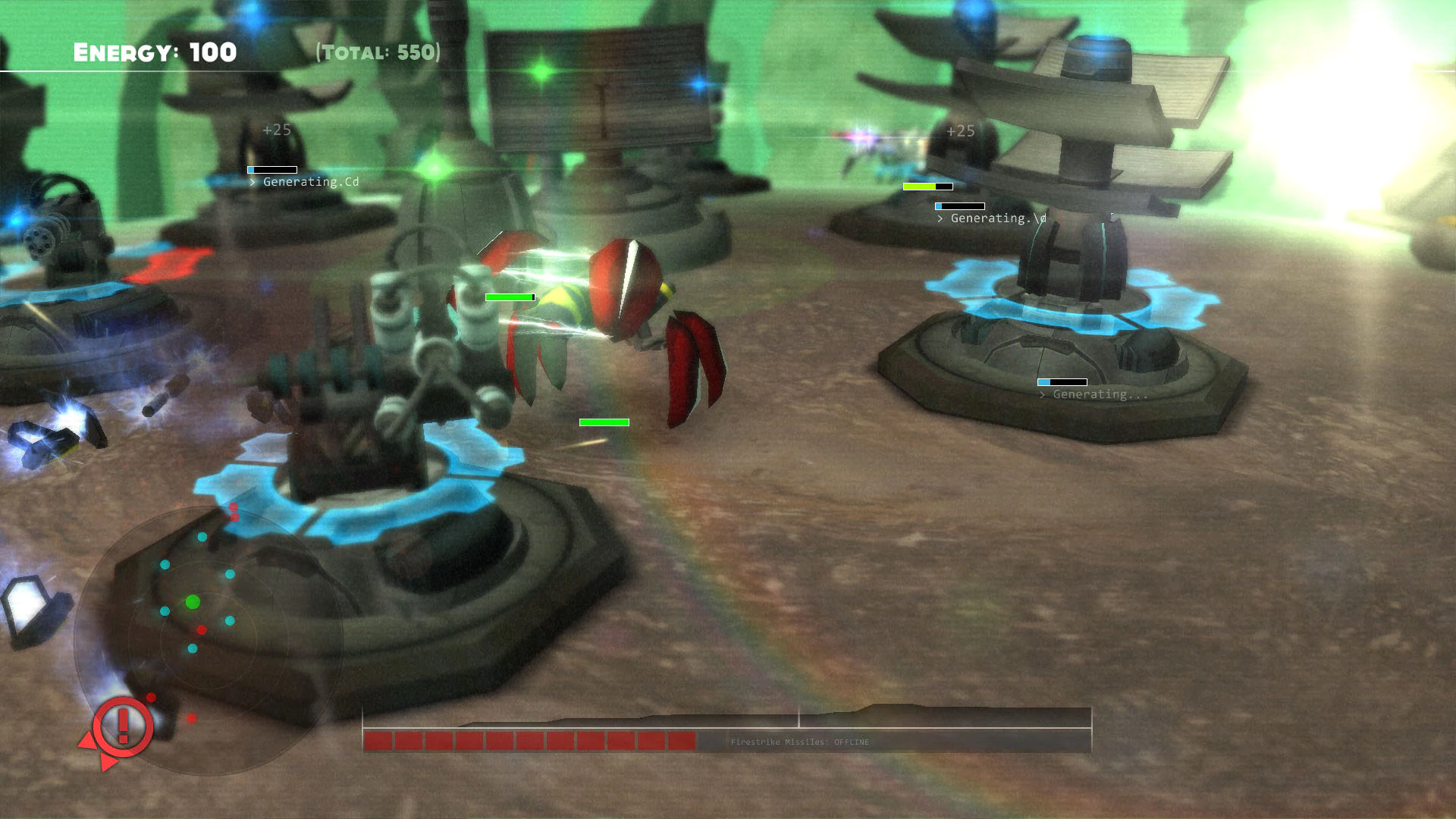Viewport: 1456px width, 819px height.
Task: Select the green player dot on the radar
Action: tap(192, 601)
